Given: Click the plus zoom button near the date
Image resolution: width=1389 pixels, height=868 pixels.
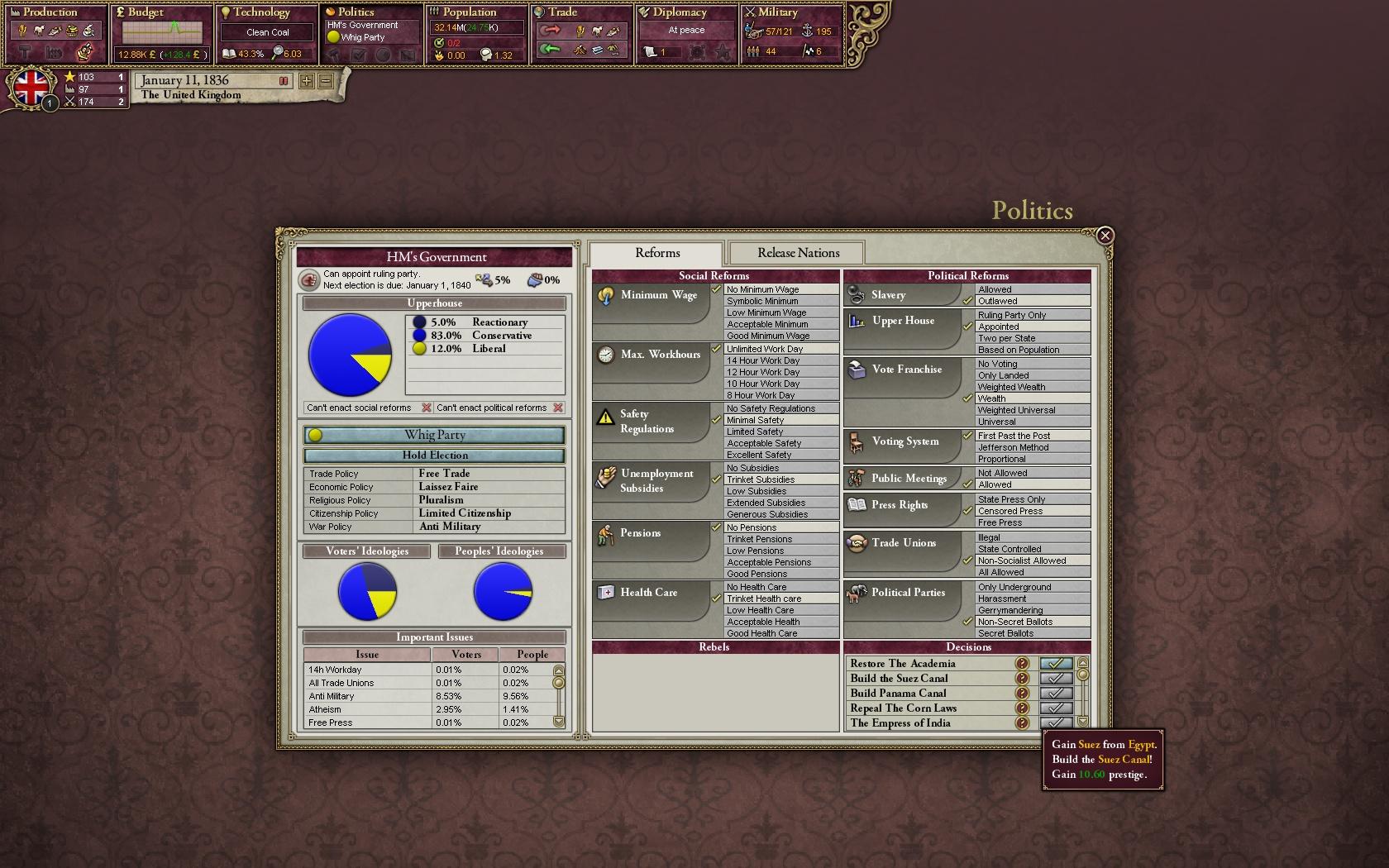Looking at the screenshot, I should pos(306,81).
